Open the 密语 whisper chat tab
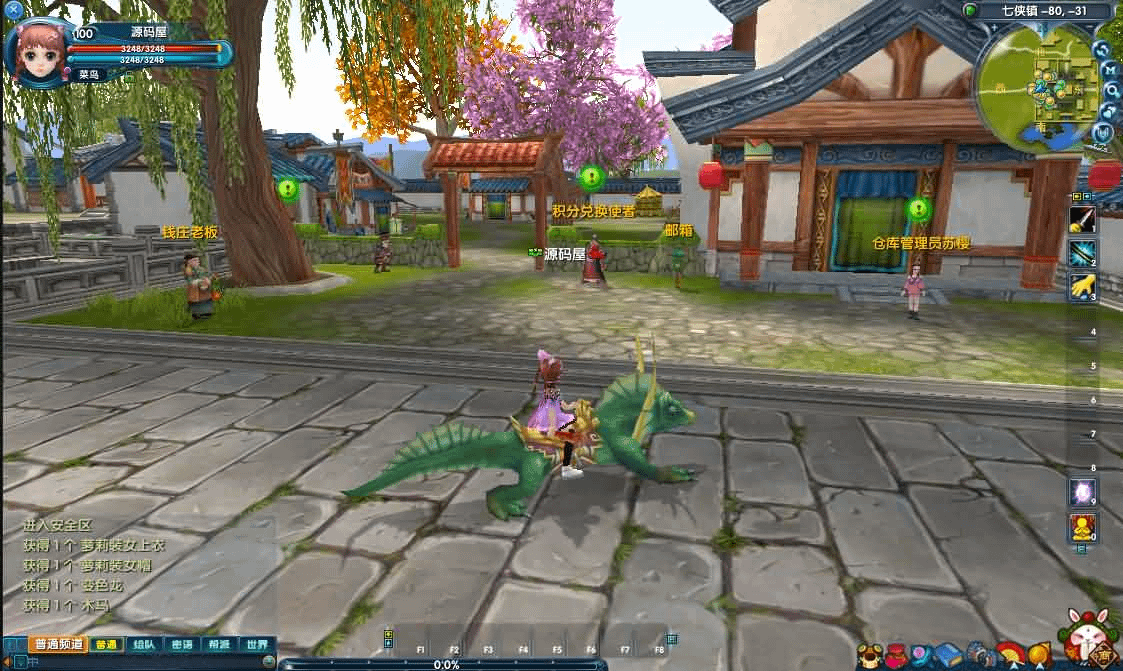This screenshot has width=1123, height=671. 182,645
